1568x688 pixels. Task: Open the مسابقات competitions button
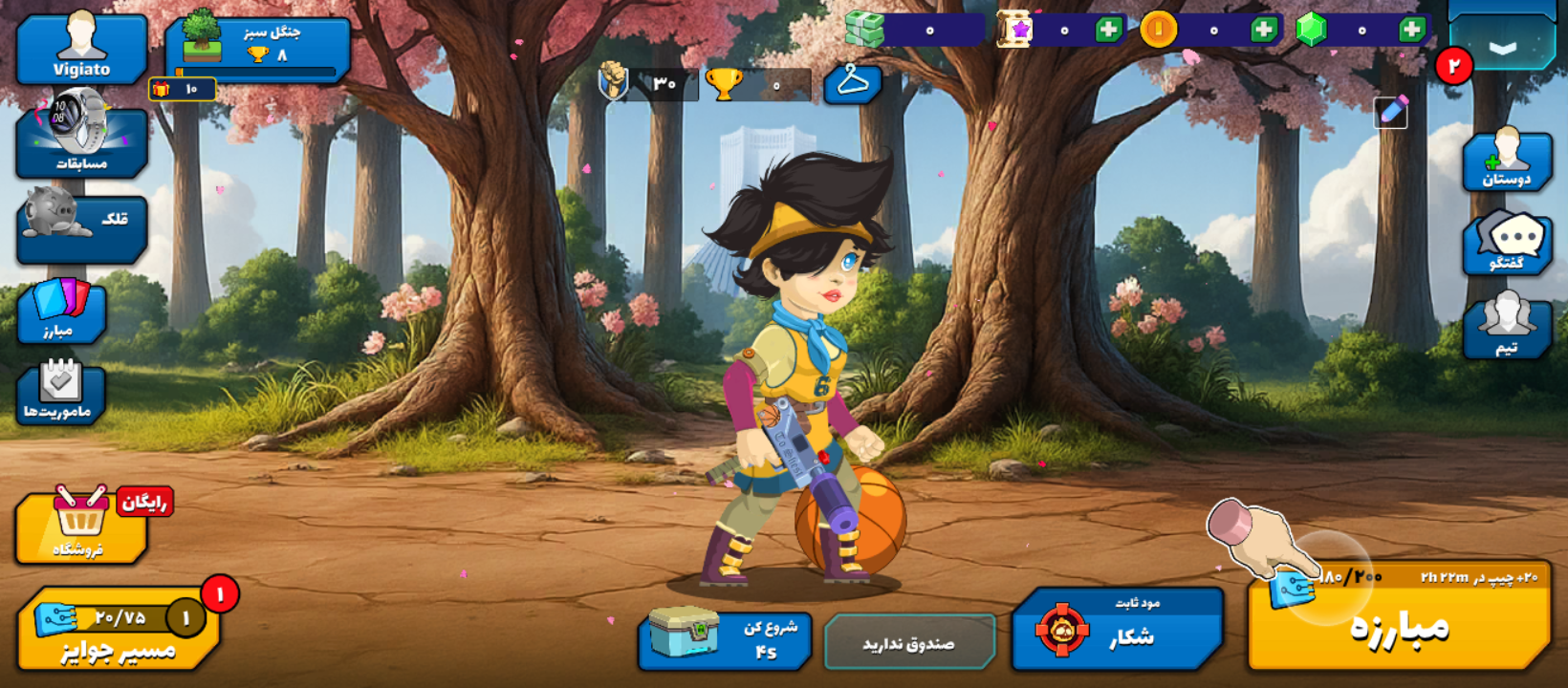81,141
